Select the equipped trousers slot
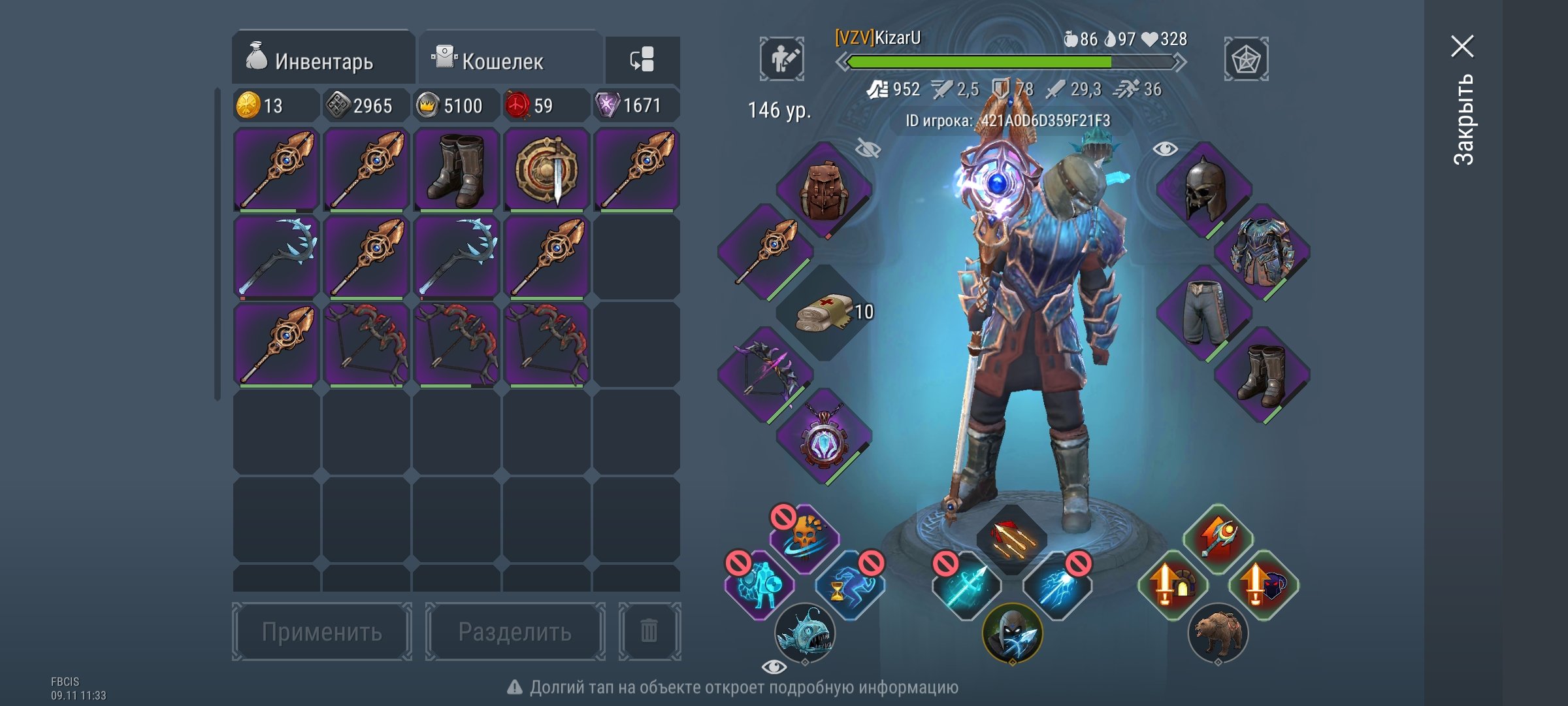The width and height of the screenshot is (1568, 706). [1204, 313]
